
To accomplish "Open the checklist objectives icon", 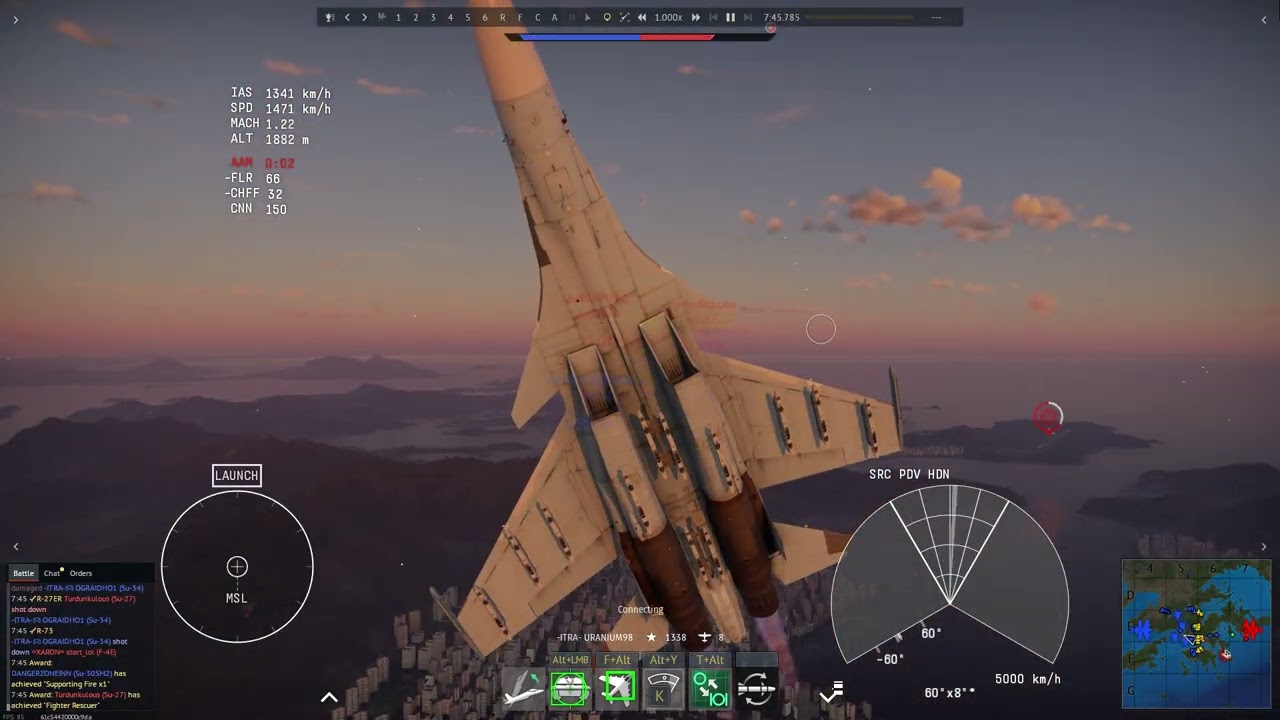I will (x=832, y=691).
